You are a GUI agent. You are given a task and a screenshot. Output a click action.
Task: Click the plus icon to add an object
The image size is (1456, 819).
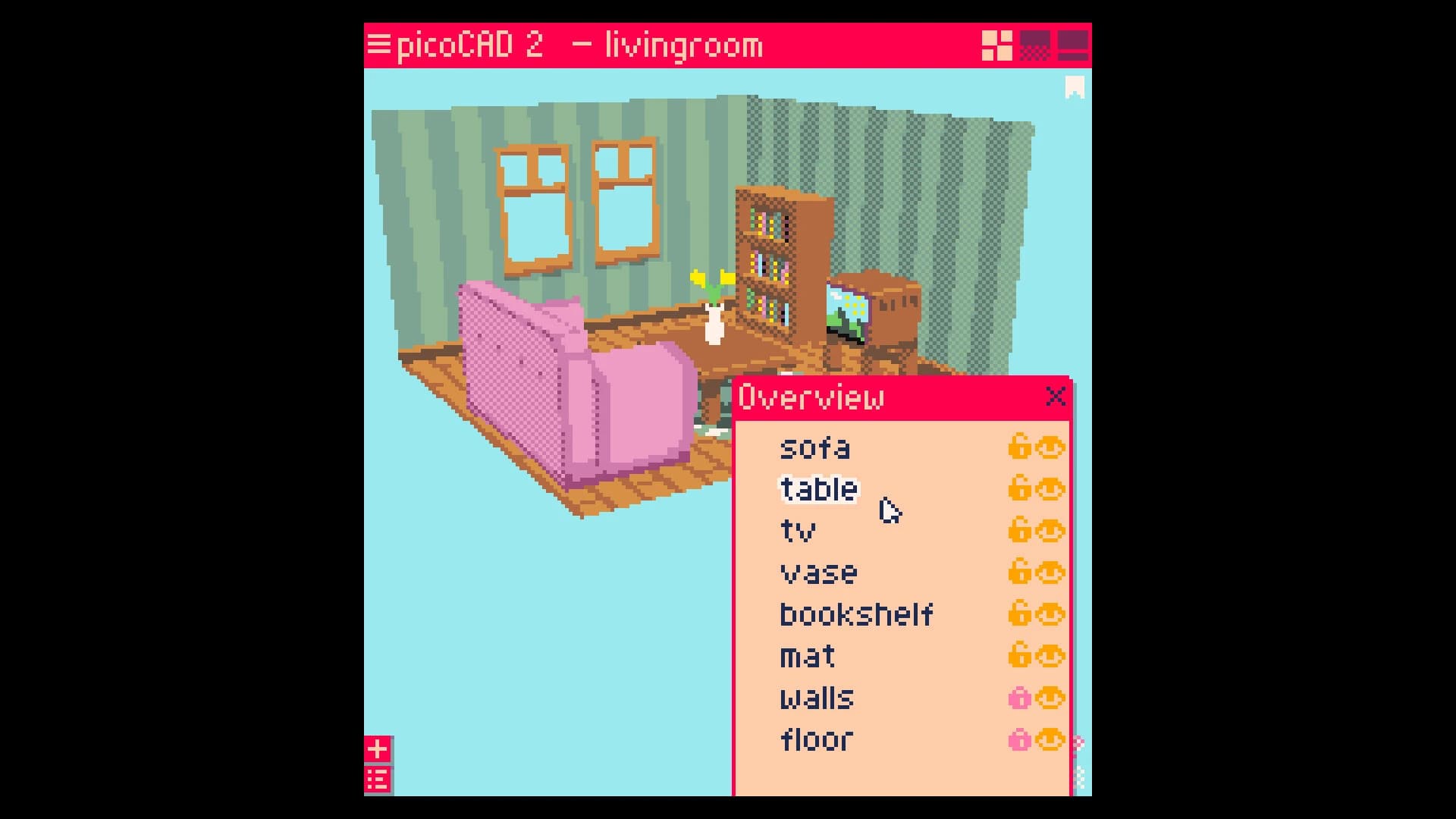(x=377, y=748)
